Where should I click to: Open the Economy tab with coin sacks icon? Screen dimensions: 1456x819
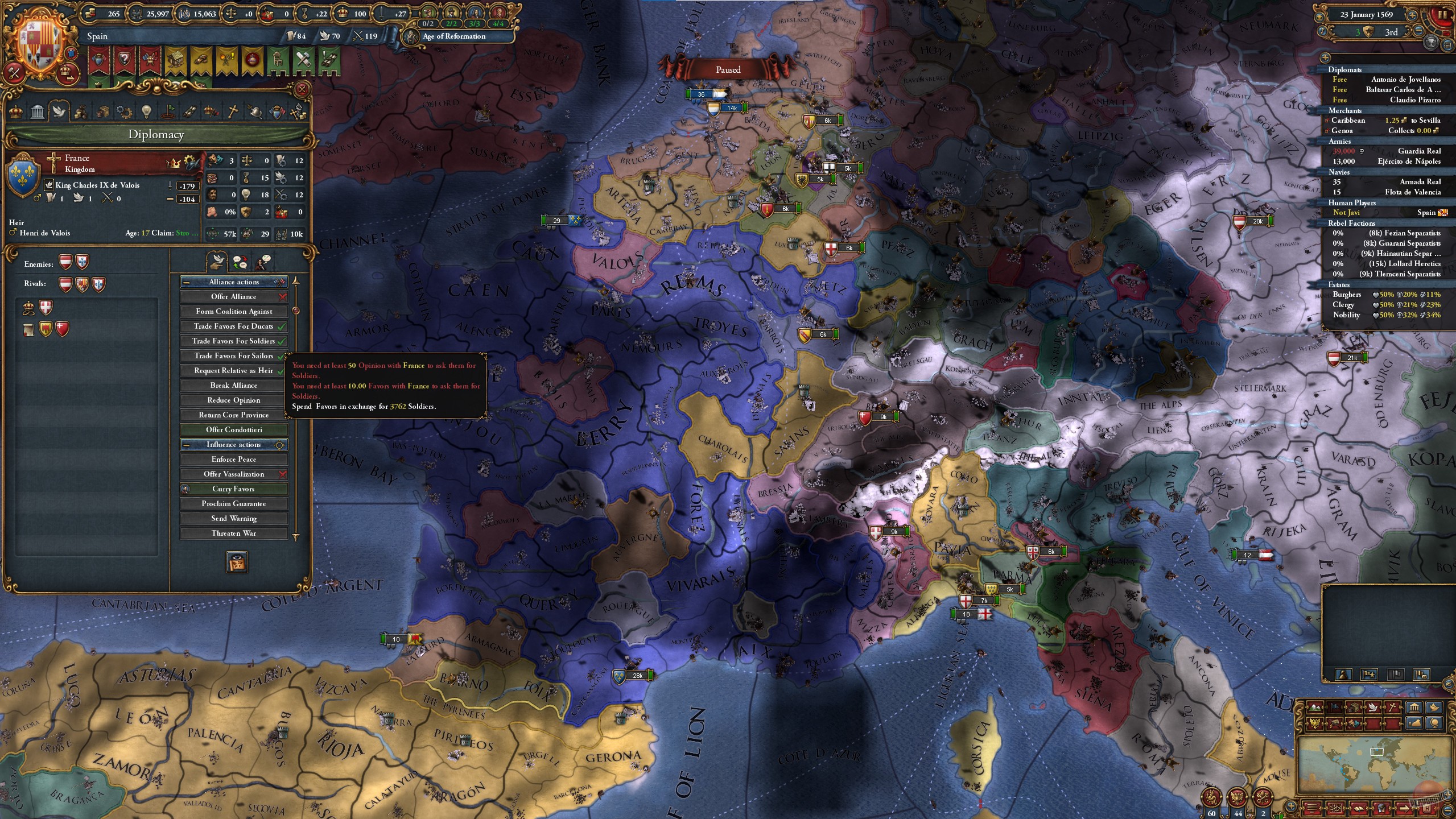click(80, 111)
